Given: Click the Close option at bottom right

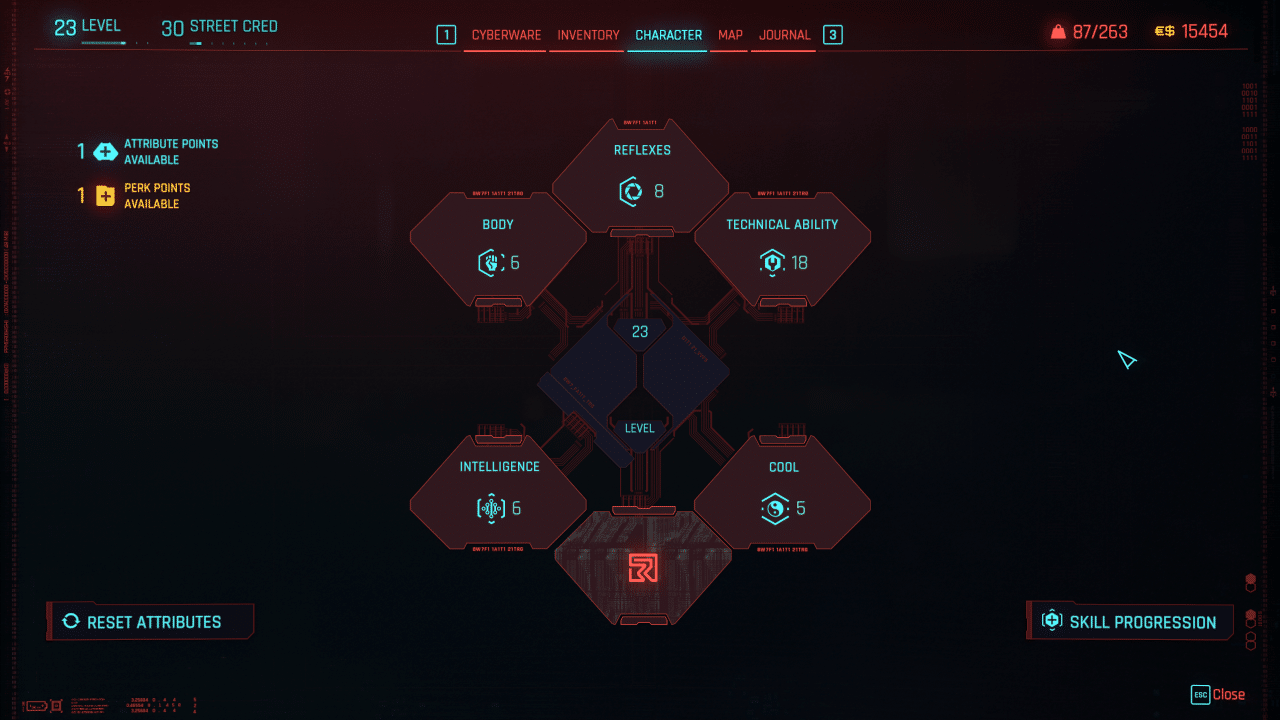Looking at the screenshot, I should tap(1228, 694).
